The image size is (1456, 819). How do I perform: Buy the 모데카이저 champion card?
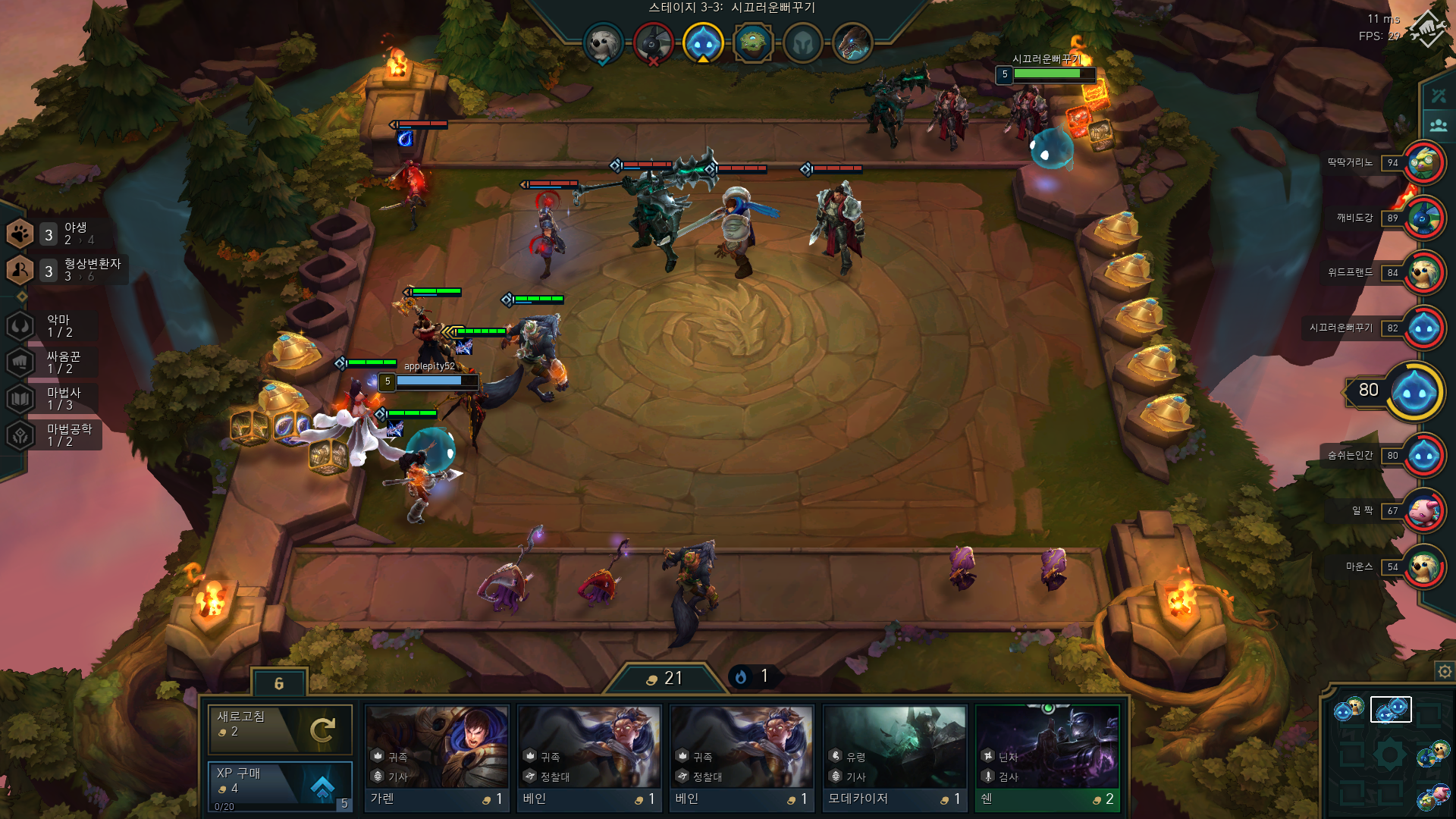click(x=895, y=758)
